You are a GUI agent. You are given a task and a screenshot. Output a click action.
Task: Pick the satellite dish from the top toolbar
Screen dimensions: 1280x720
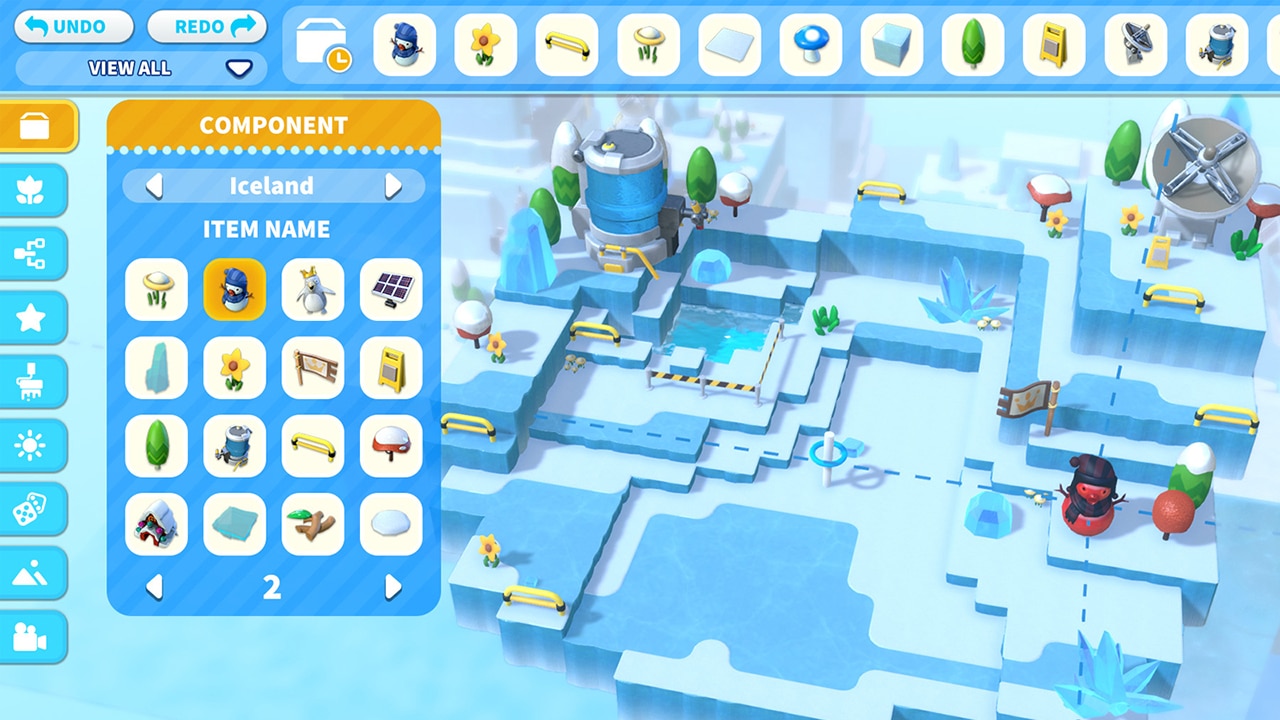(x=1135, y=45)
